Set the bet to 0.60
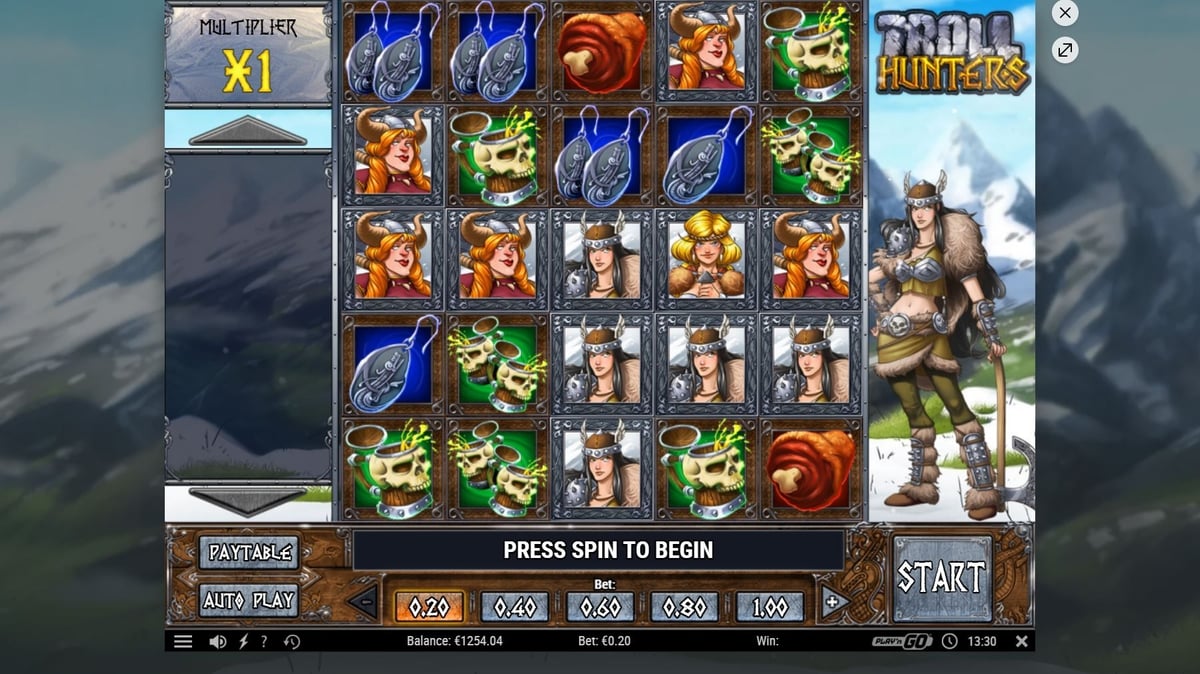Screen dimensions: 1200x674 pyautogui.click(x=600, y=607)
